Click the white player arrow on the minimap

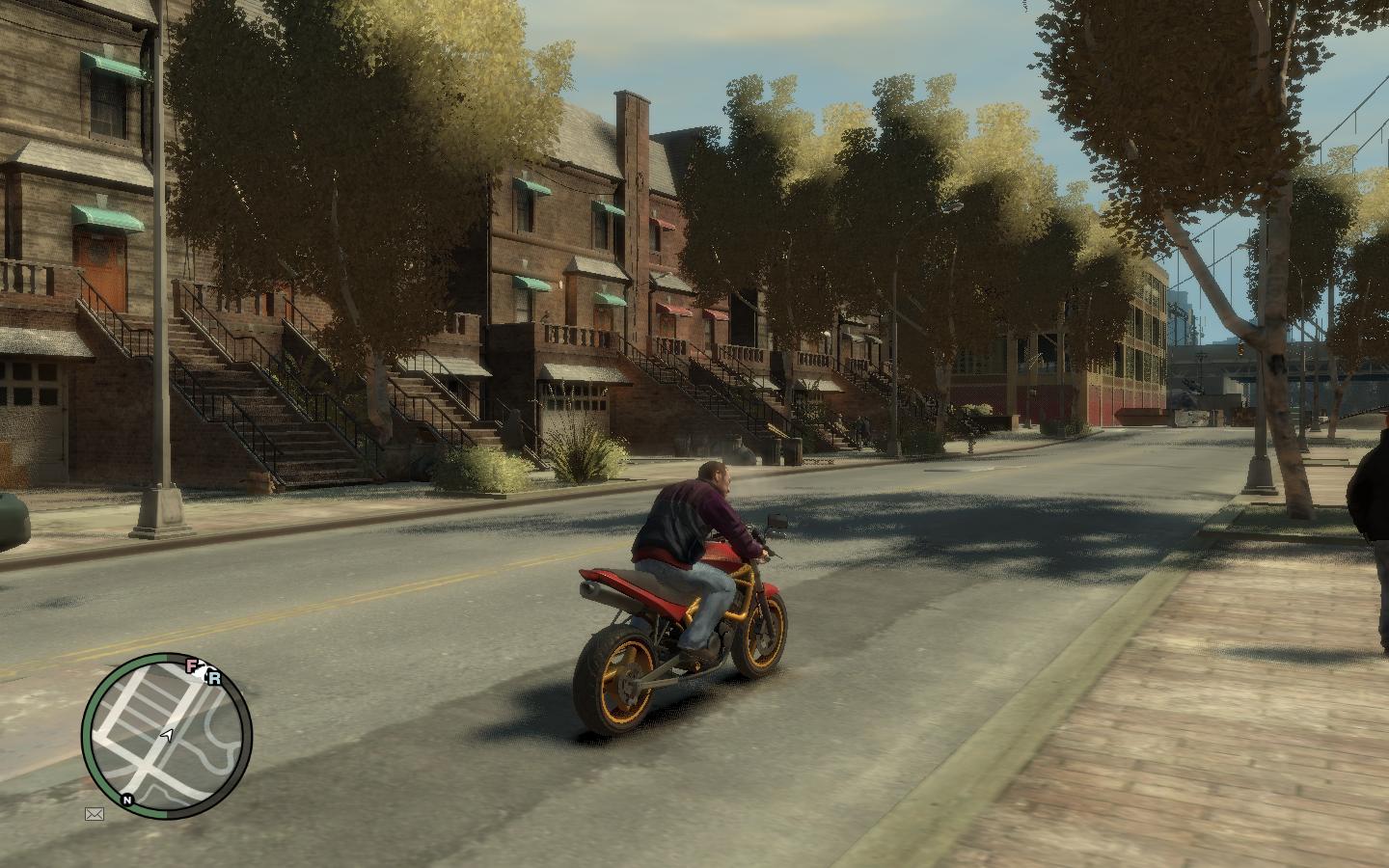click(x=167, y=736)
